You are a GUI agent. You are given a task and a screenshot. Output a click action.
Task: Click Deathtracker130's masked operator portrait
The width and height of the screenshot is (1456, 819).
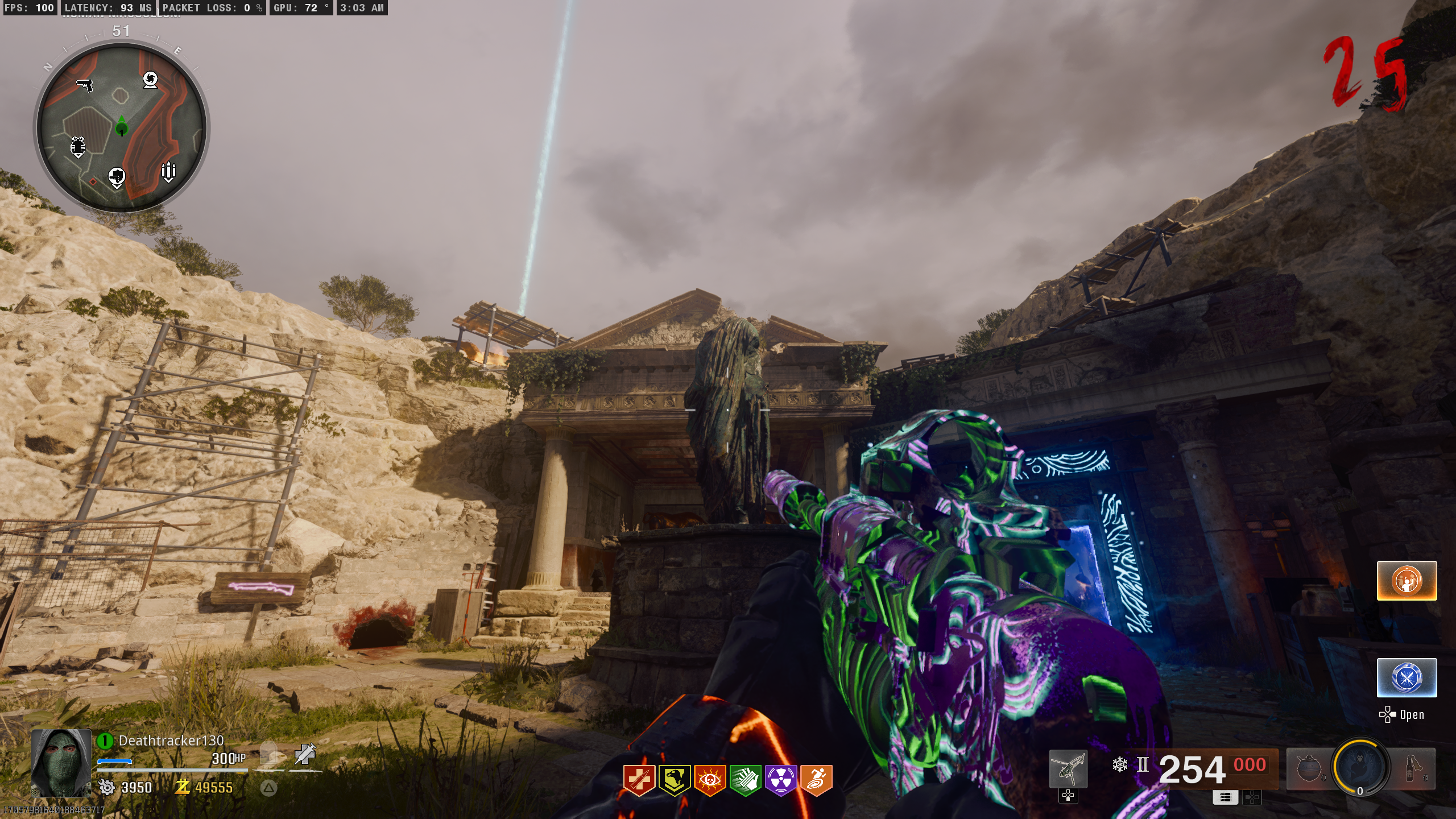(61, 763)
